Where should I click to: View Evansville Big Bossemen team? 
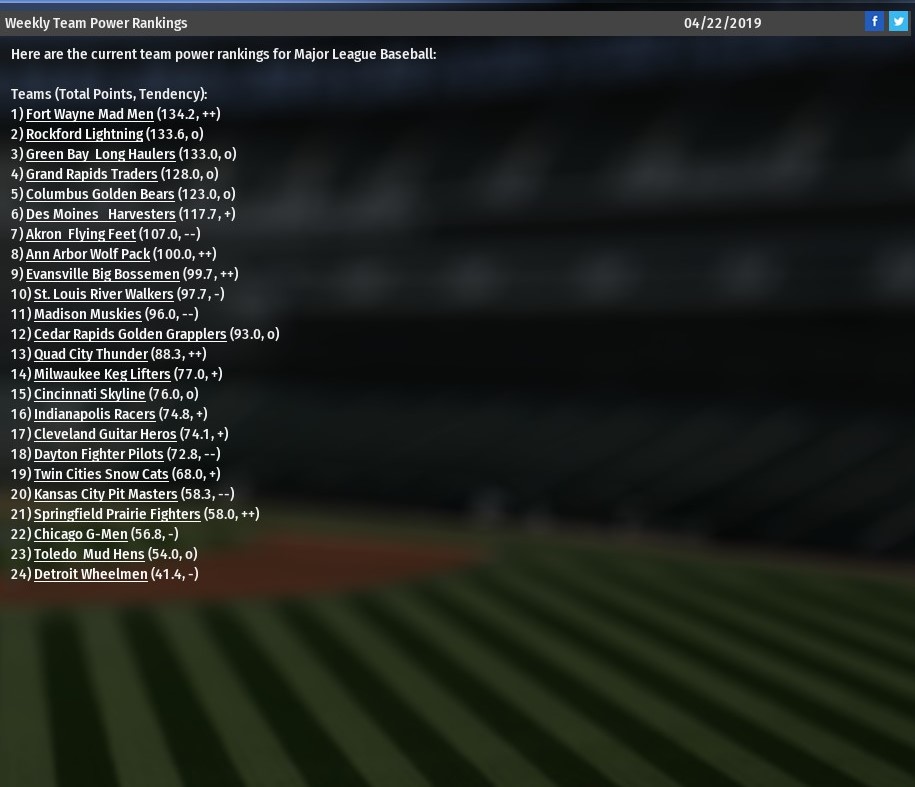[102, 274]
